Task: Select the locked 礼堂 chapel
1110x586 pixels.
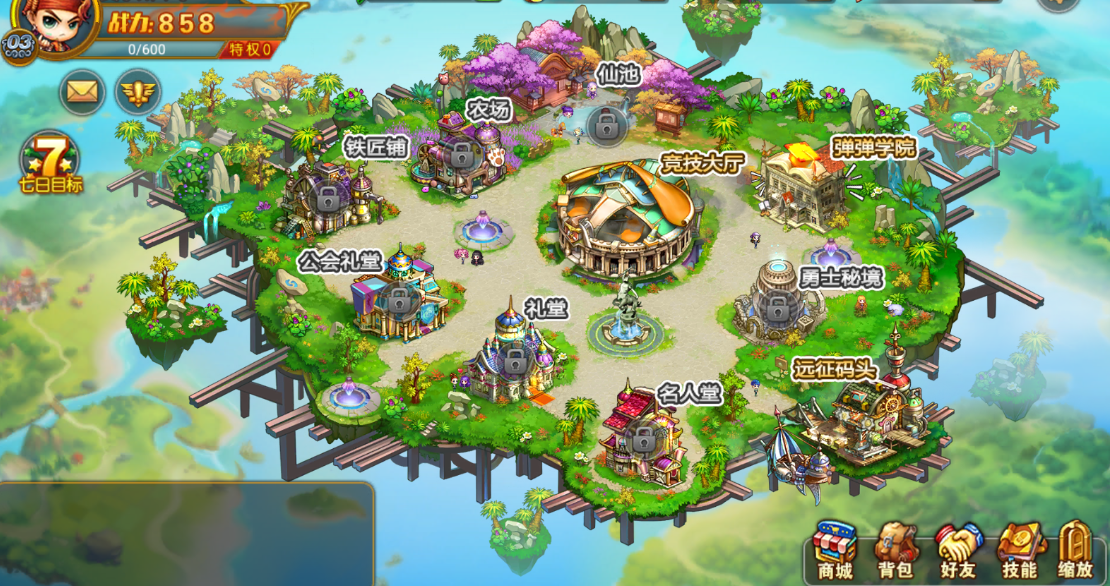Action: (x=515, y=359)
